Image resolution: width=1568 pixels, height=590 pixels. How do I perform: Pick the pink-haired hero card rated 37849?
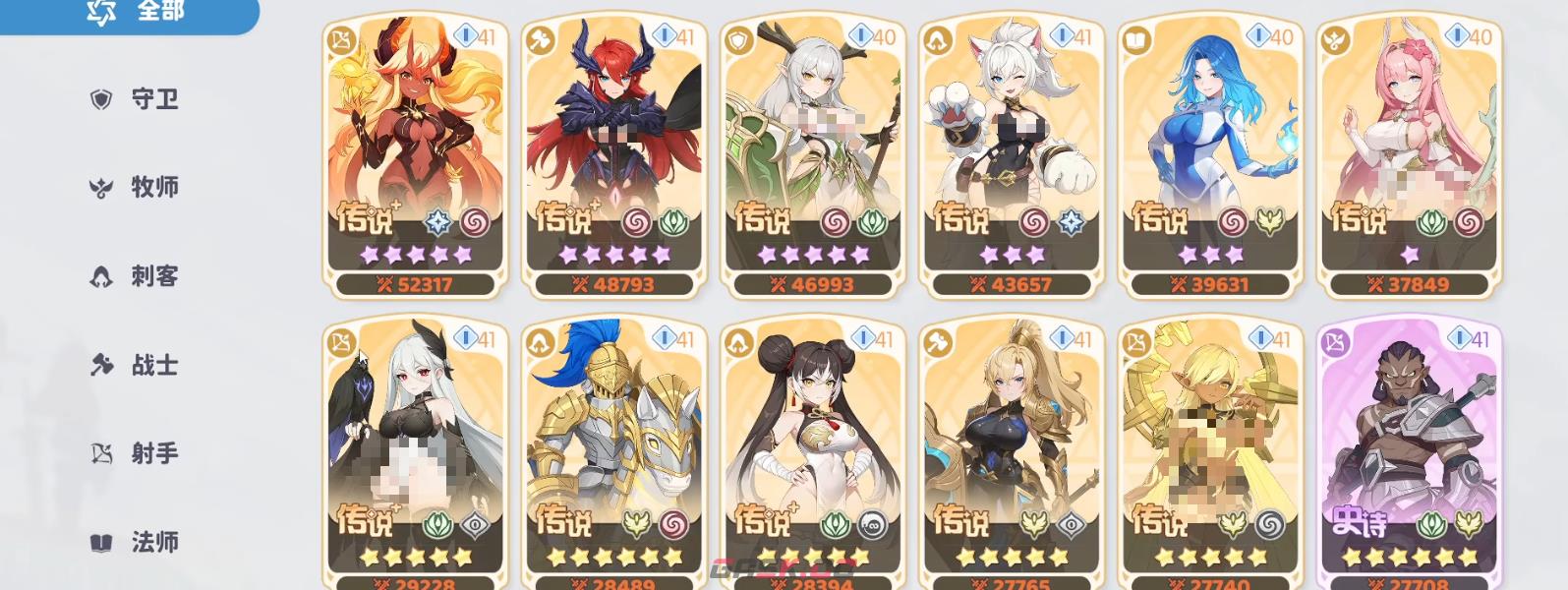(x=1408, y=157)
